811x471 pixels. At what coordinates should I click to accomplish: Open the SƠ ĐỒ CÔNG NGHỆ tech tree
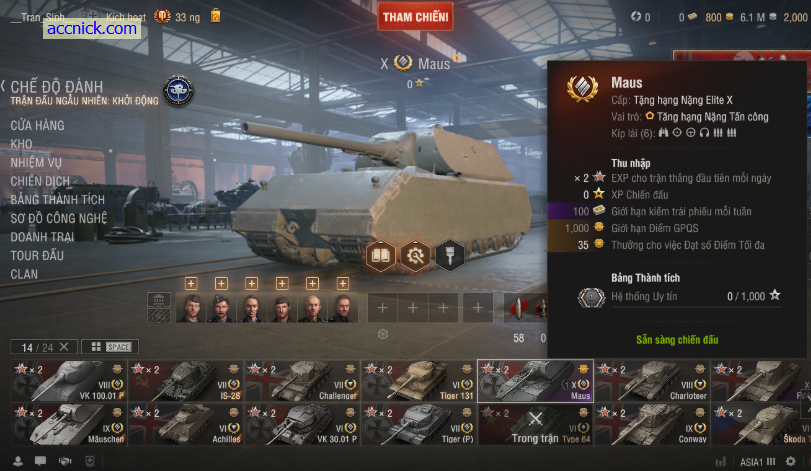click(58, 218)
